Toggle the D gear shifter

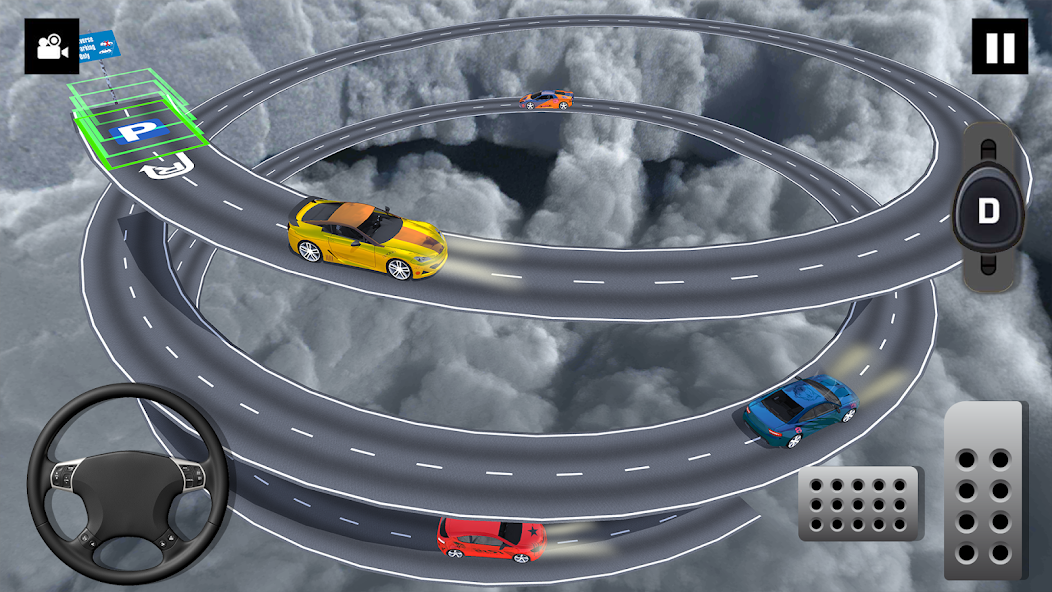988,211
